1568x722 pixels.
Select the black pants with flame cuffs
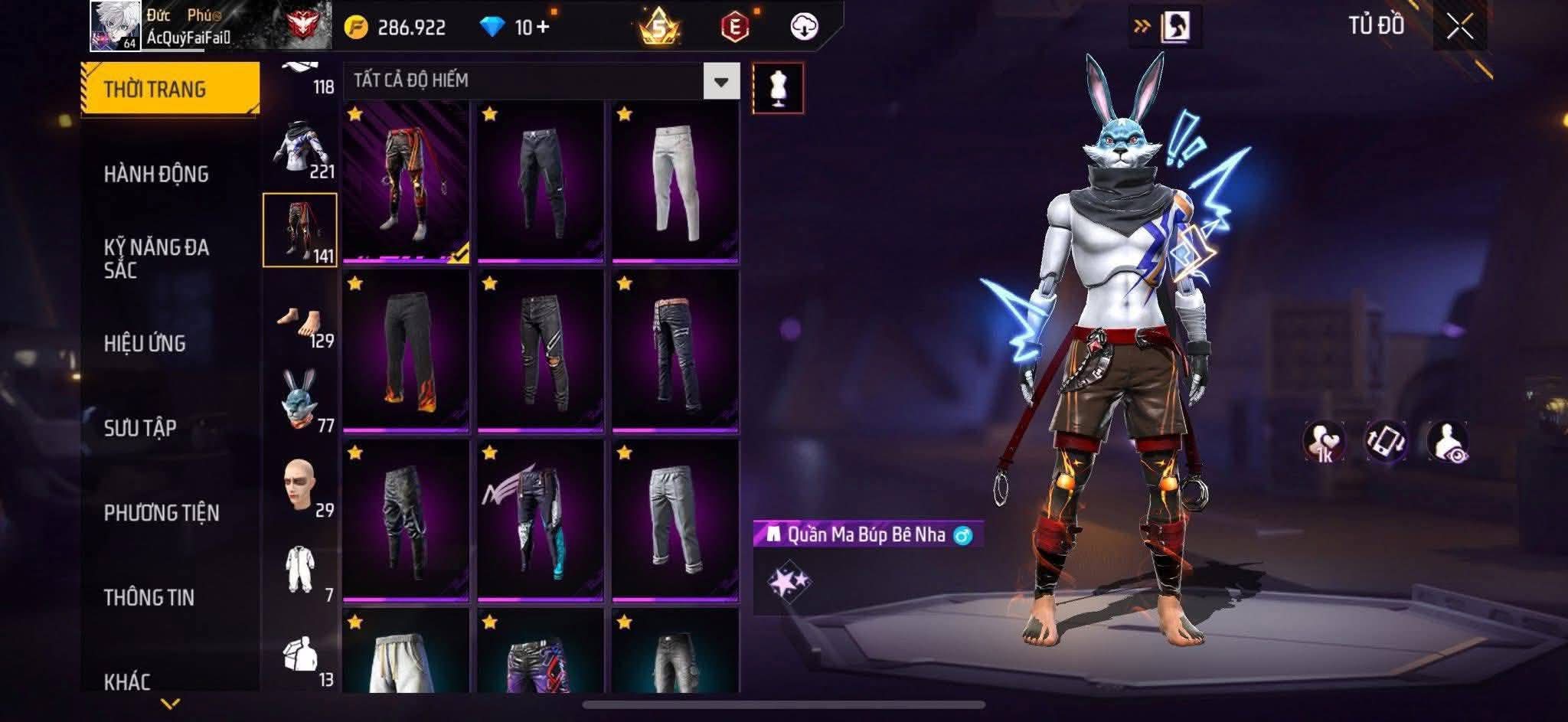pos(406,351)
